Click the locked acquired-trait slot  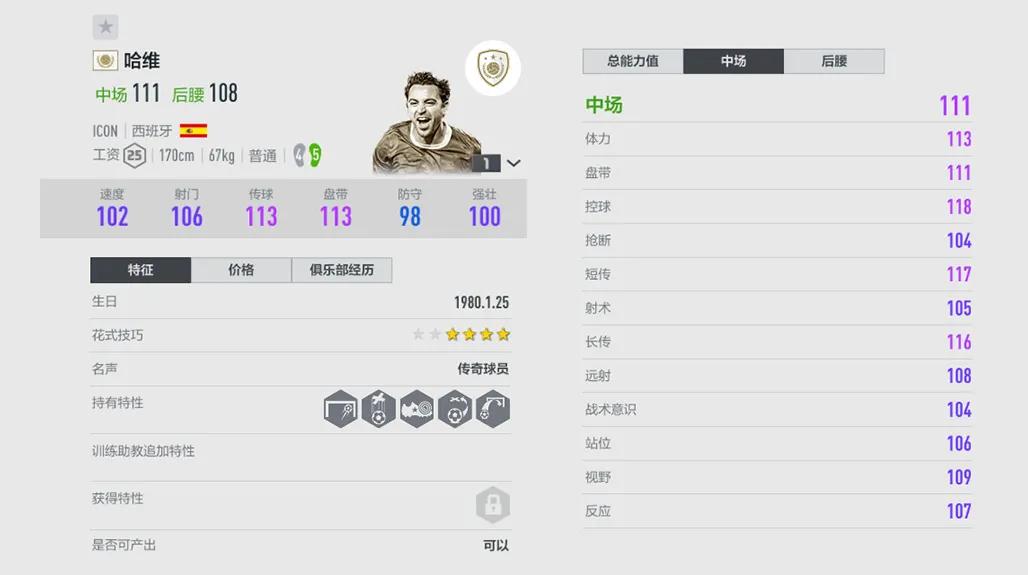493,505
